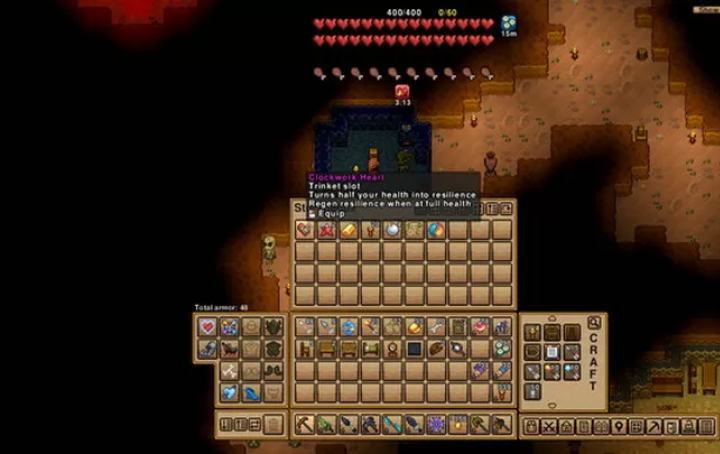Screen dimensions: 720x454
Task: Choose the purple snowflake hotbar item
Action: pos(436,425)
